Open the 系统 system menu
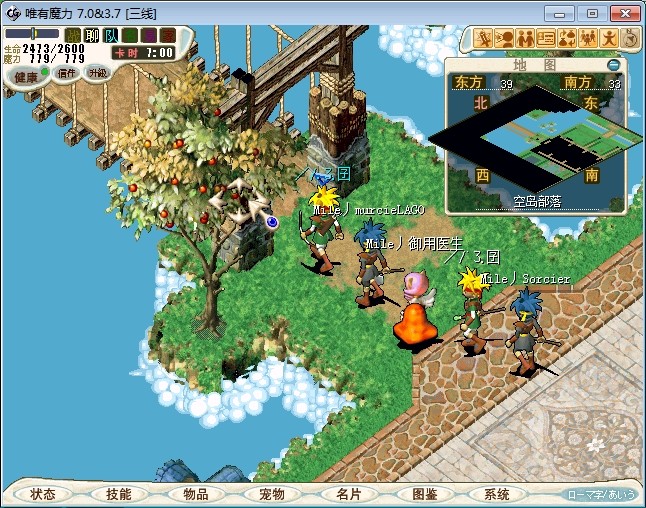Image resolution: width=646 pixels, height=508 pixels. [x=497, y=494]
